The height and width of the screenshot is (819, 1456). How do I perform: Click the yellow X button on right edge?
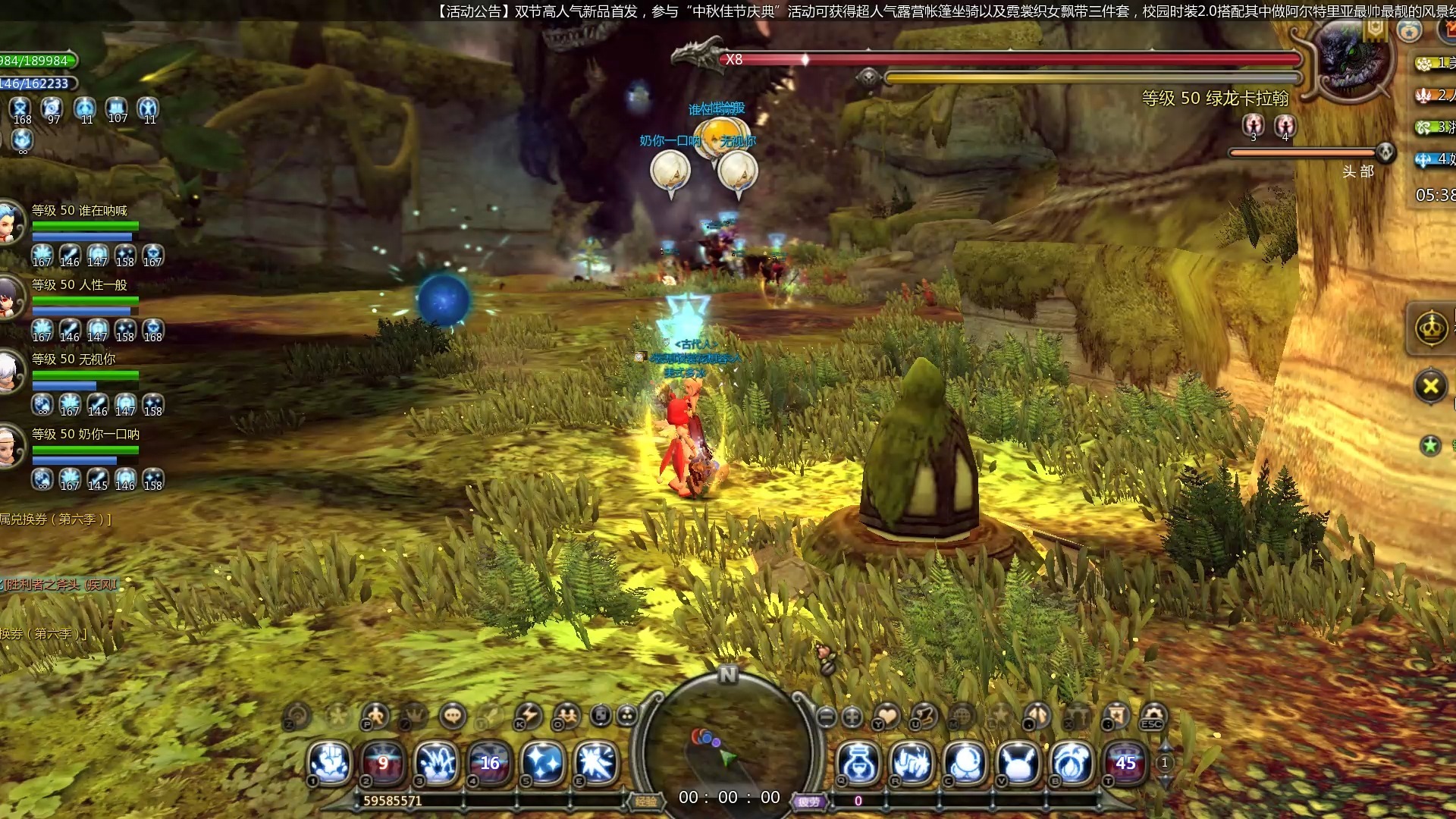coord(1430,386)
